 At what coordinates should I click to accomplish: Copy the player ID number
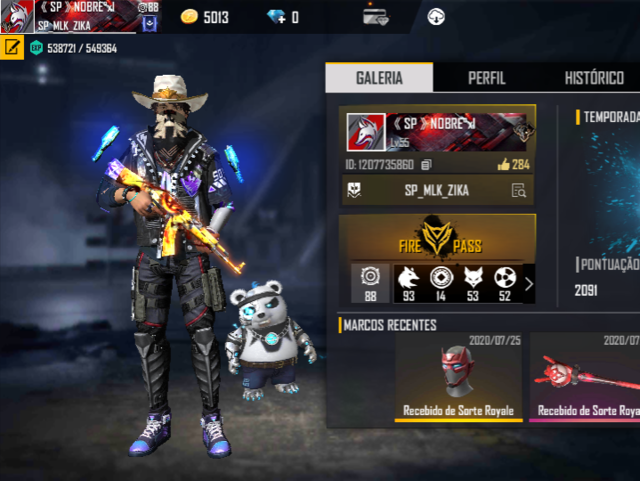click(426, 164)
